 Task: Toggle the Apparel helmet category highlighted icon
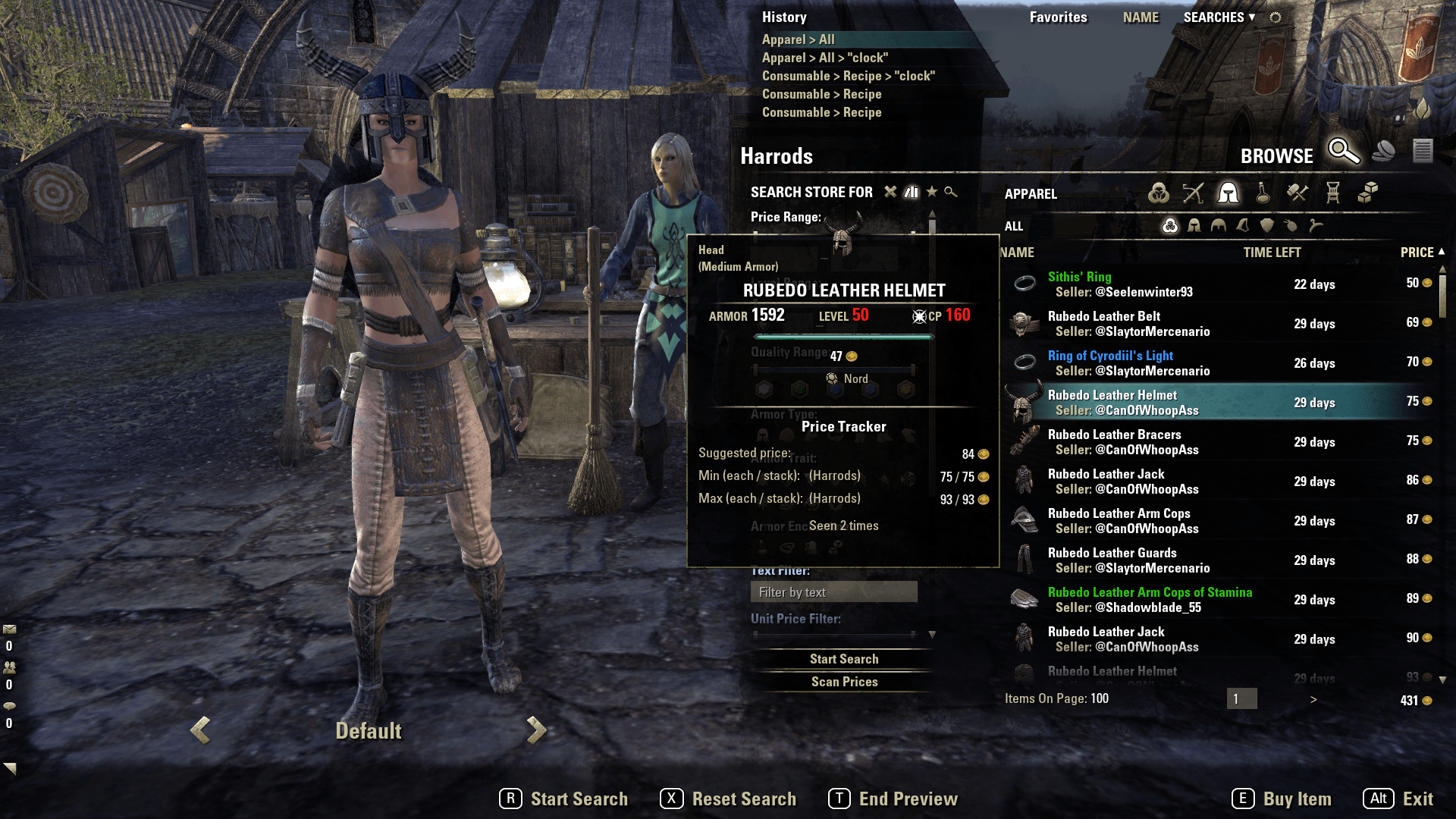point(1228,193)
